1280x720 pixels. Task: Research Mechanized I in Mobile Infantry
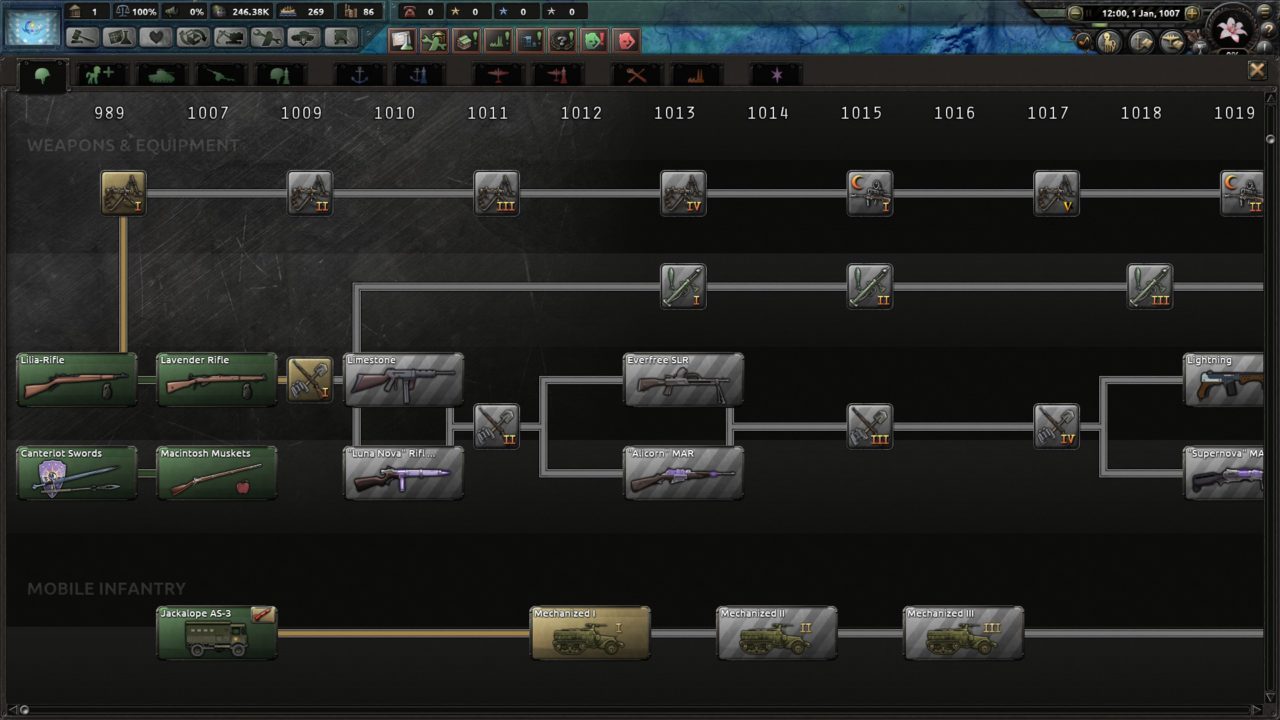pyautogui.click(x=590, y=633)
